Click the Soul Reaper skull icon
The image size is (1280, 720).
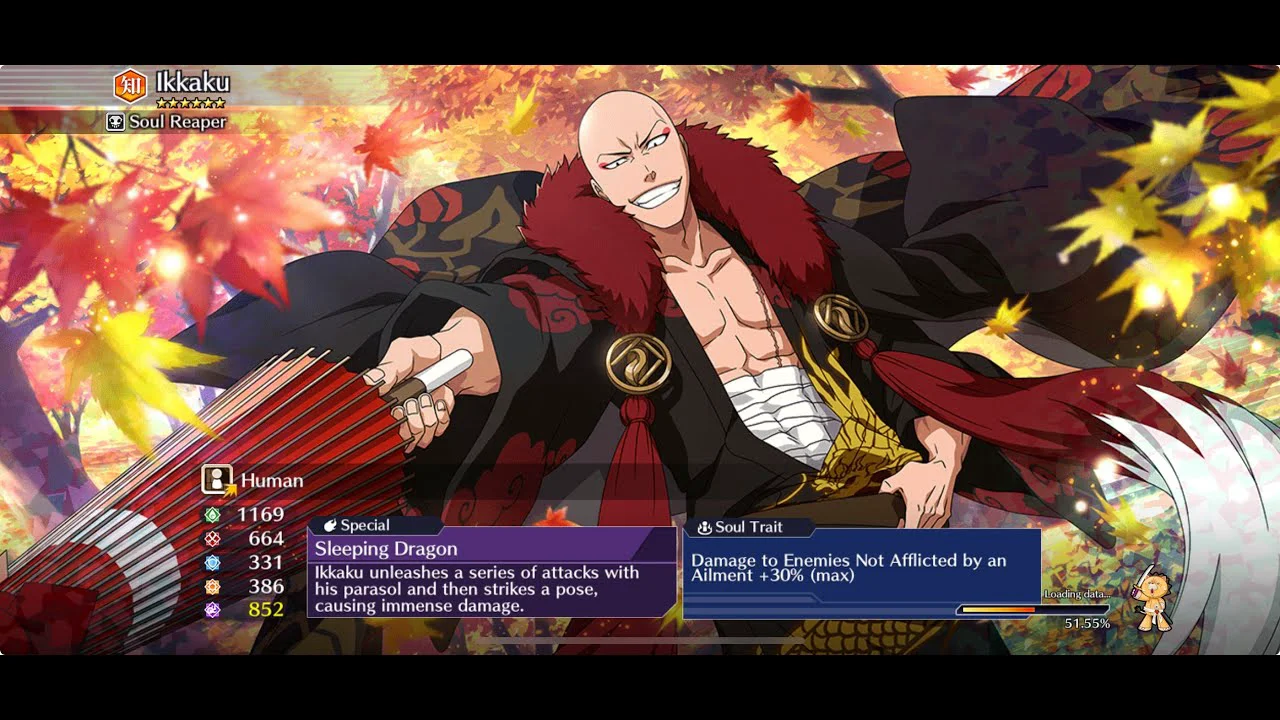click(116, 122)
